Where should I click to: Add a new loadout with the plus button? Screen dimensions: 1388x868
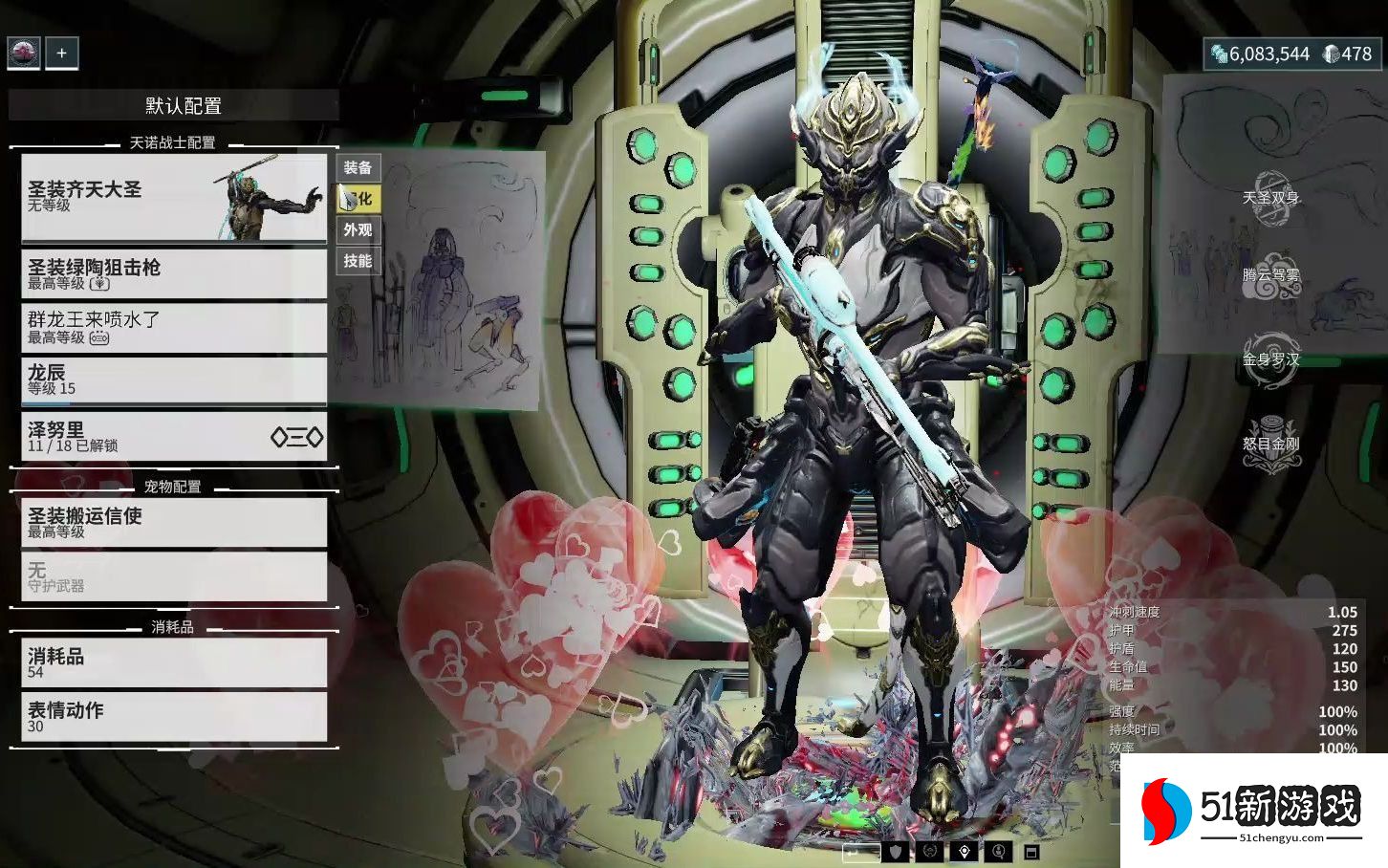coord(61,54)
